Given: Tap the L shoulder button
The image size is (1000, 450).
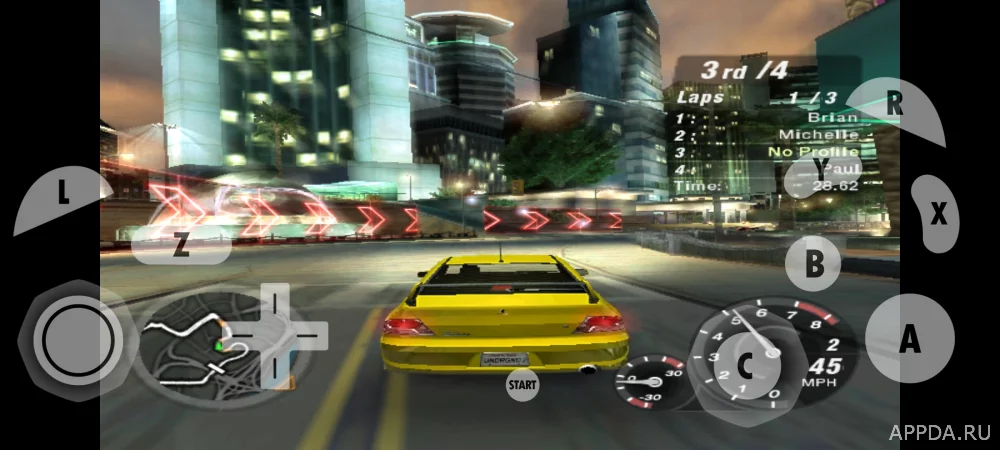Looking at the screenshot, I should [62, 195].
